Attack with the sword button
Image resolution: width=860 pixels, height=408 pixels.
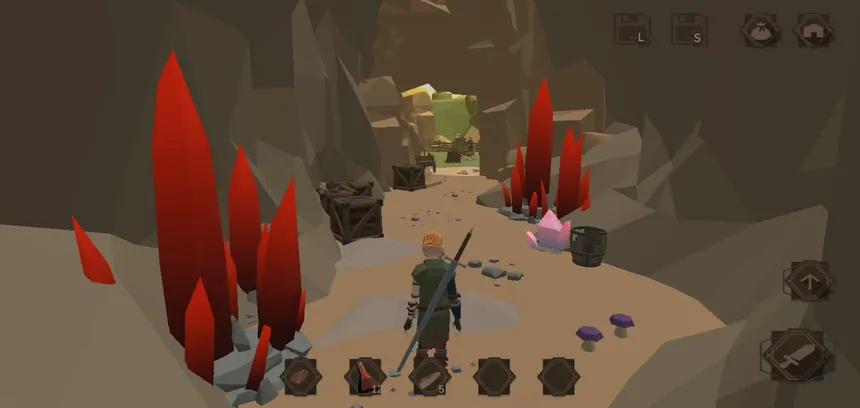(796, 354)
